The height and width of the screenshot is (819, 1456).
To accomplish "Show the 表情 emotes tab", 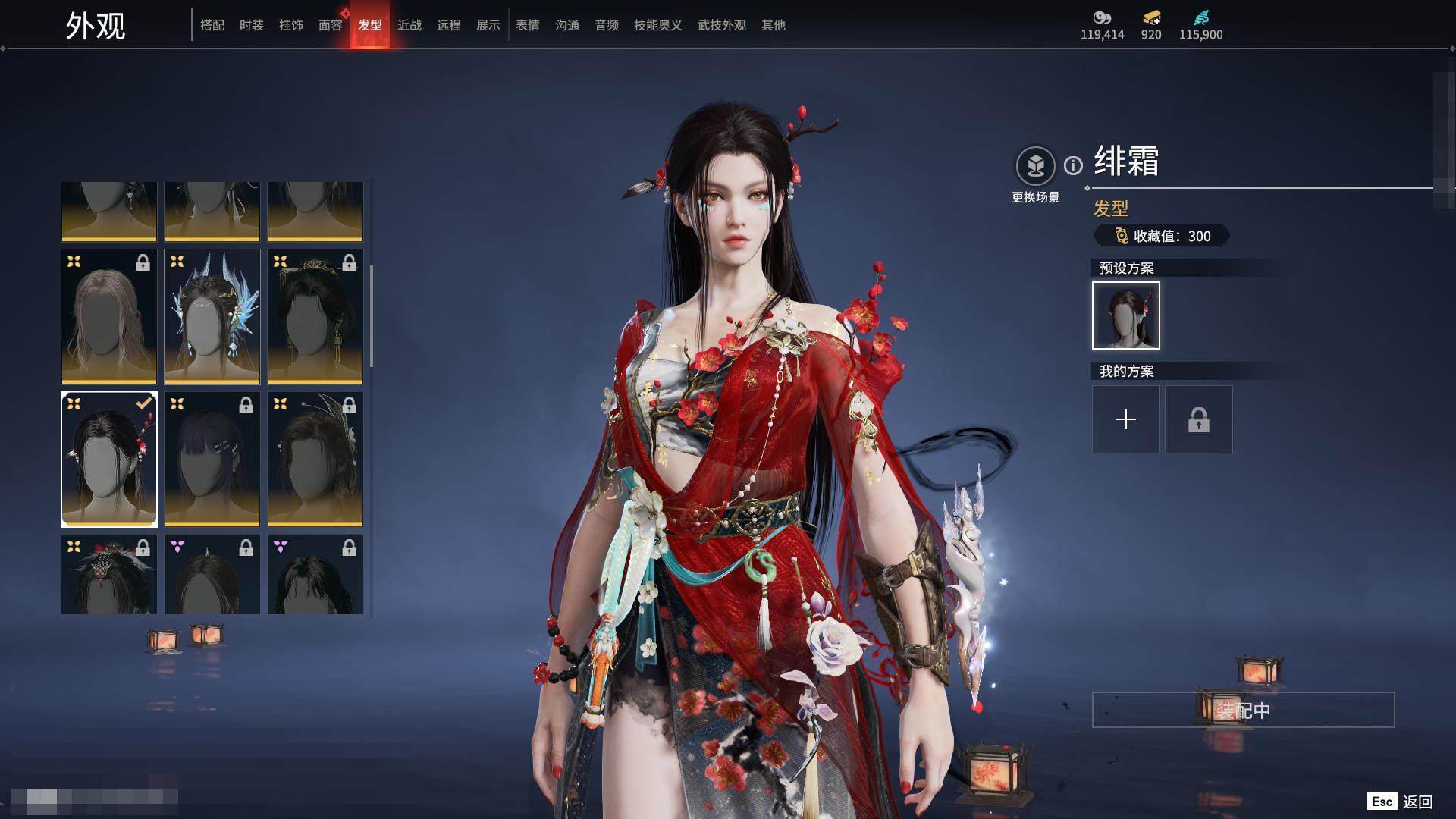I will coord(528,25).
